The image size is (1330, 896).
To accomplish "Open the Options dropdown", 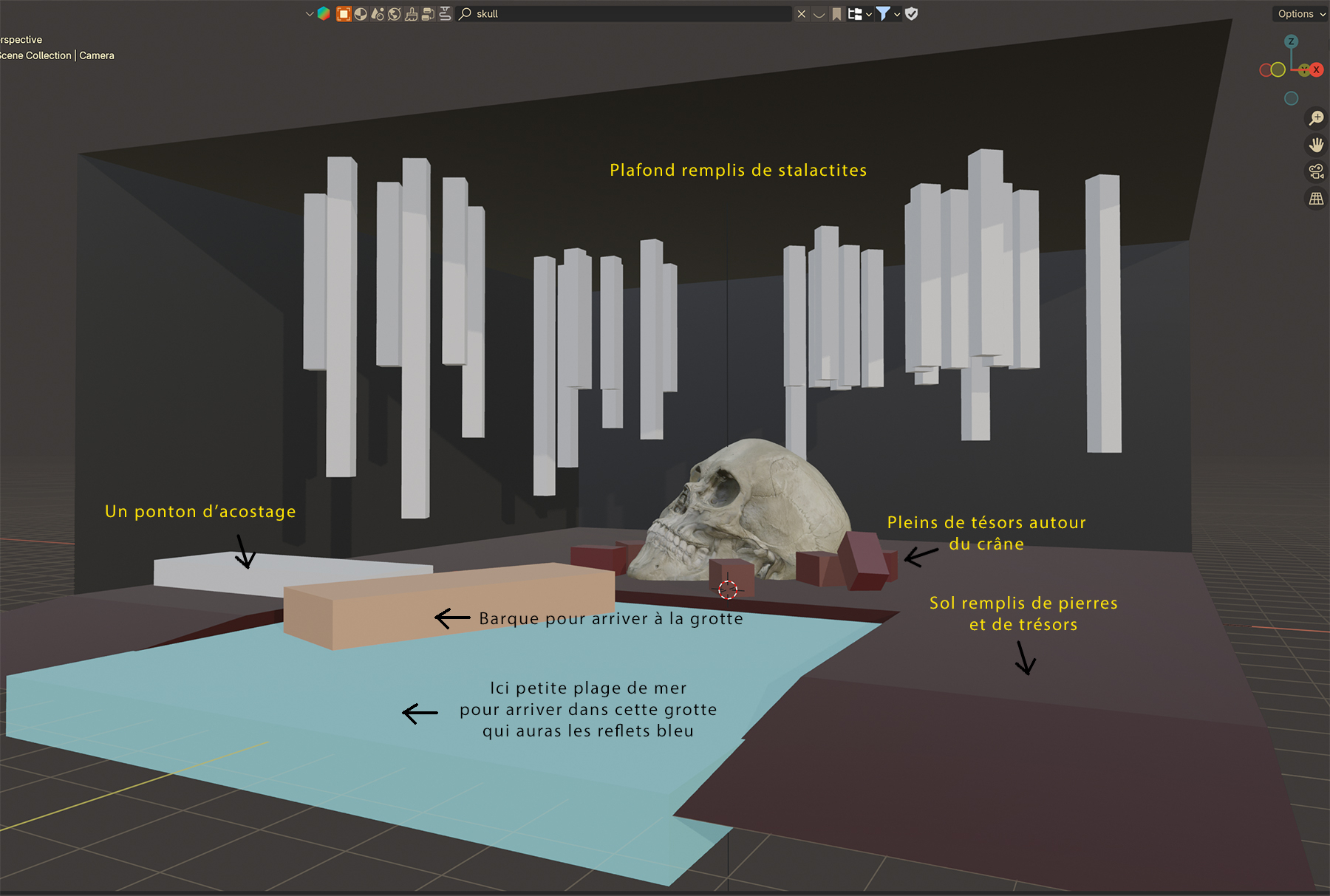I will [1300, 14].
